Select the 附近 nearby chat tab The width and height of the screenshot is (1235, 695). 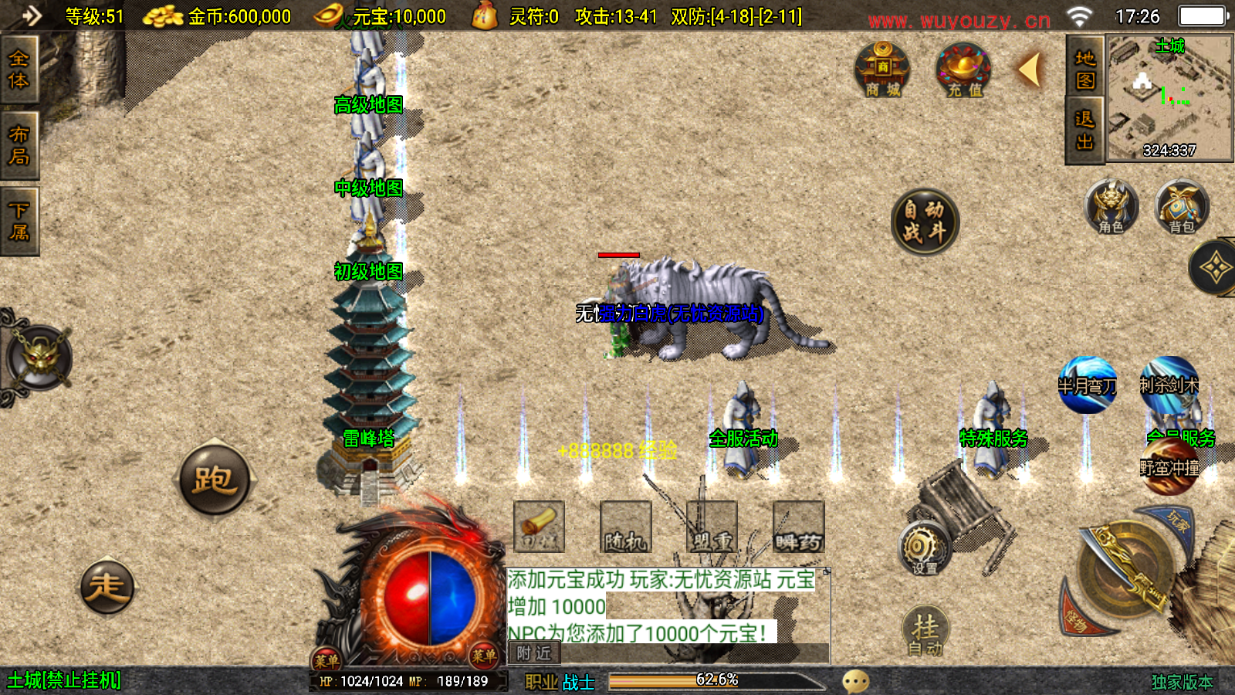tap(534, 653)
